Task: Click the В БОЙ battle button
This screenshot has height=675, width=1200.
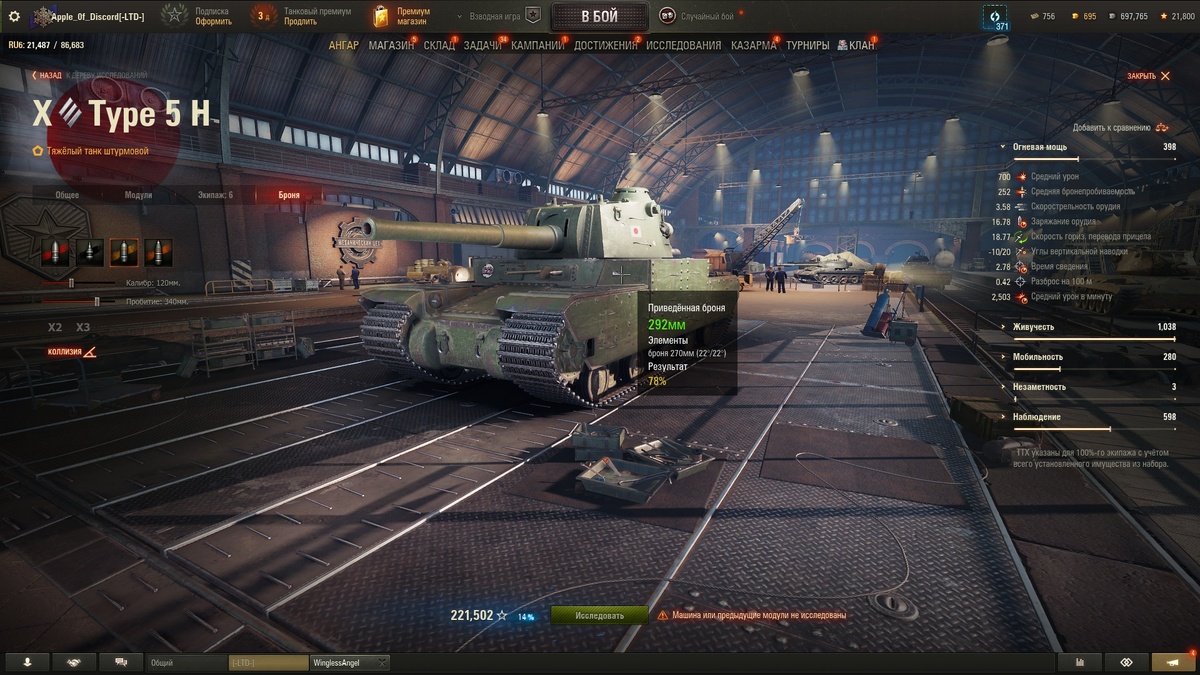Action: coord(599,16)
